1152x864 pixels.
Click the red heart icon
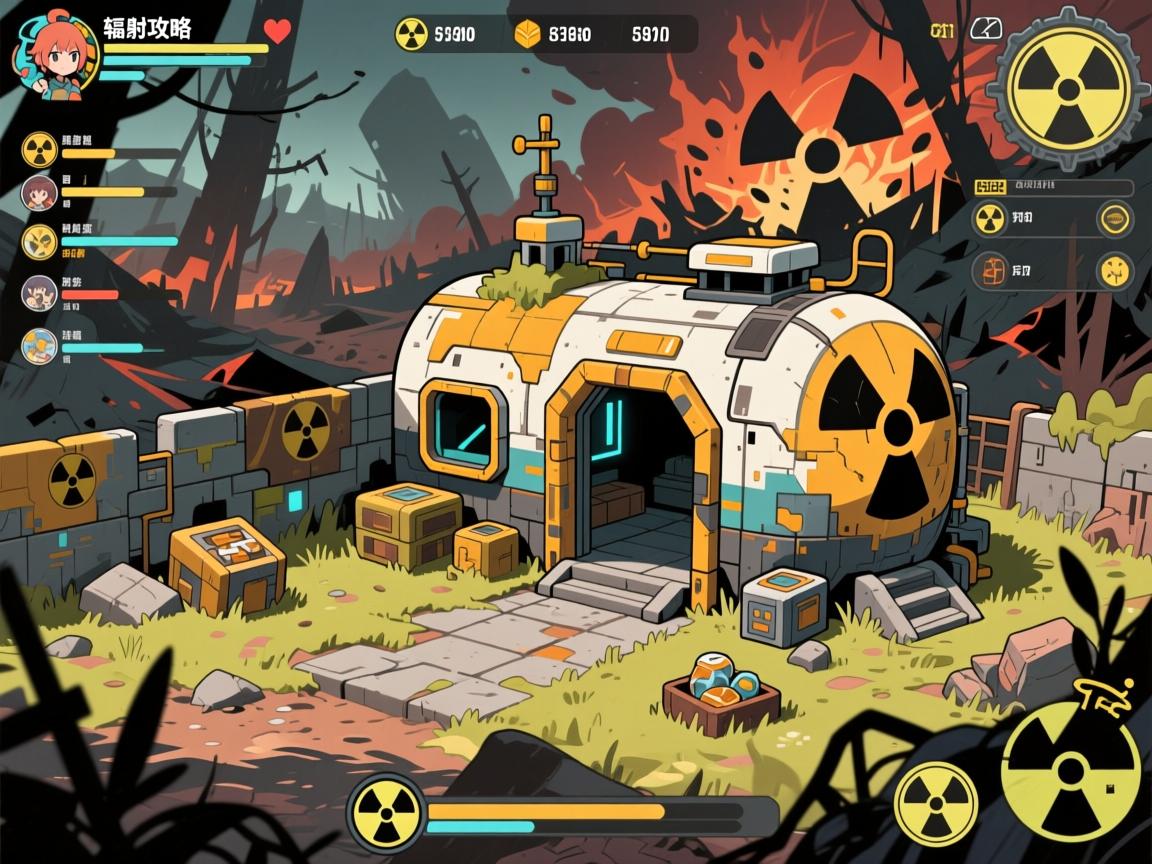(x=277, y=32)
